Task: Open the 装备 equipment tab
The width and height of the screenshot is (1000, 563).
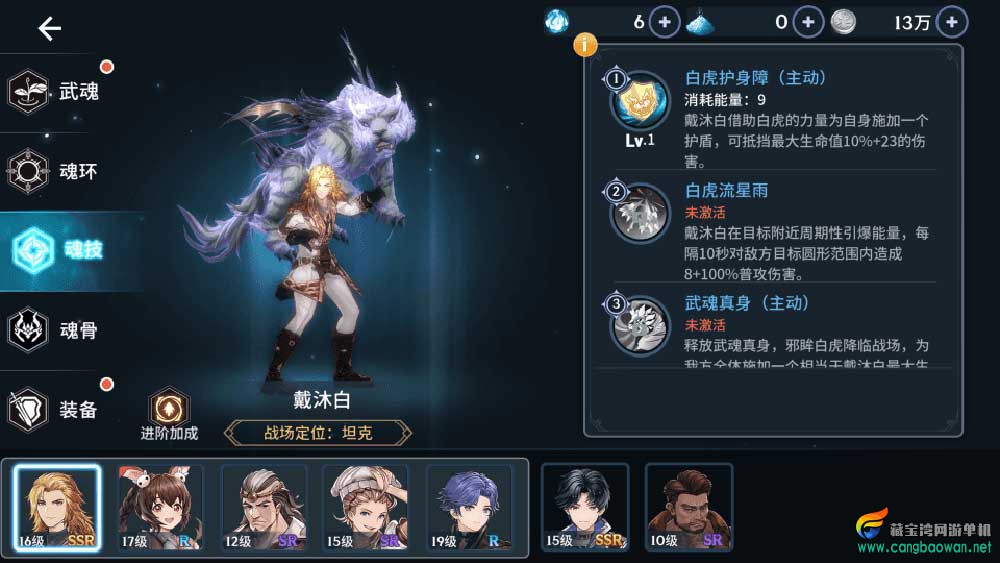Action: 58,408
